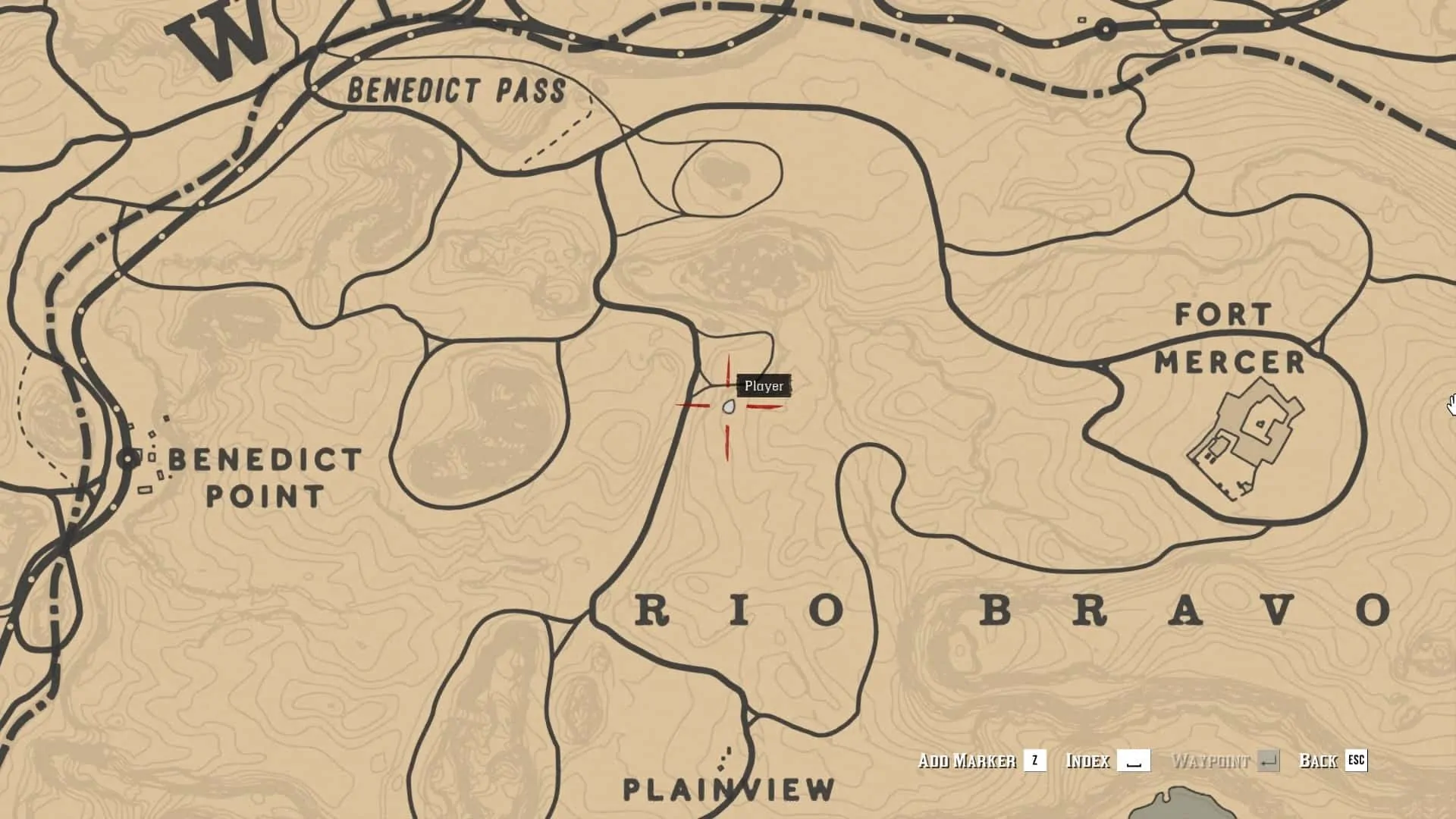Go Back from the map
Screen dimensions: 1456x819
pos(1332,761)
